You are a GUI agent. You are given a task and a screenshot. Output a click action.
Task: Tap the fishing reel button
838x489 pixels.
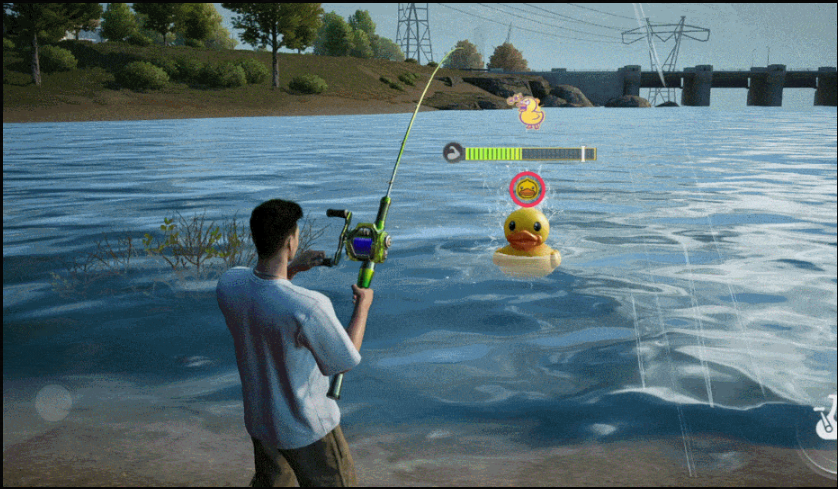(x=824, y=420)
